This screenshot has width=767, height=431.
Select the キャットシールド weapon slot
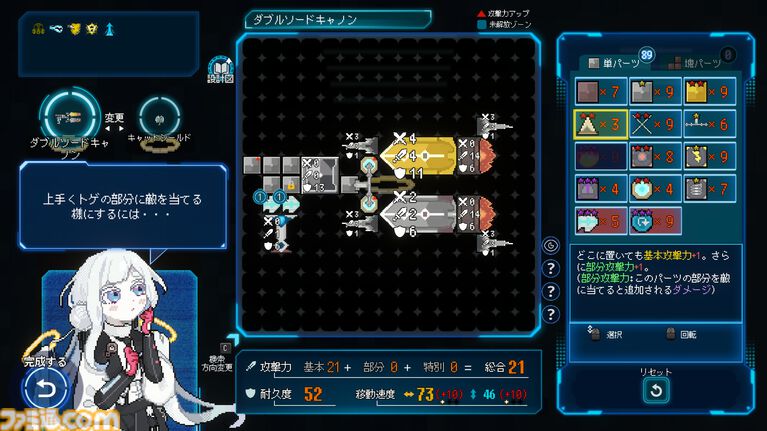click(x=160, y=115)
